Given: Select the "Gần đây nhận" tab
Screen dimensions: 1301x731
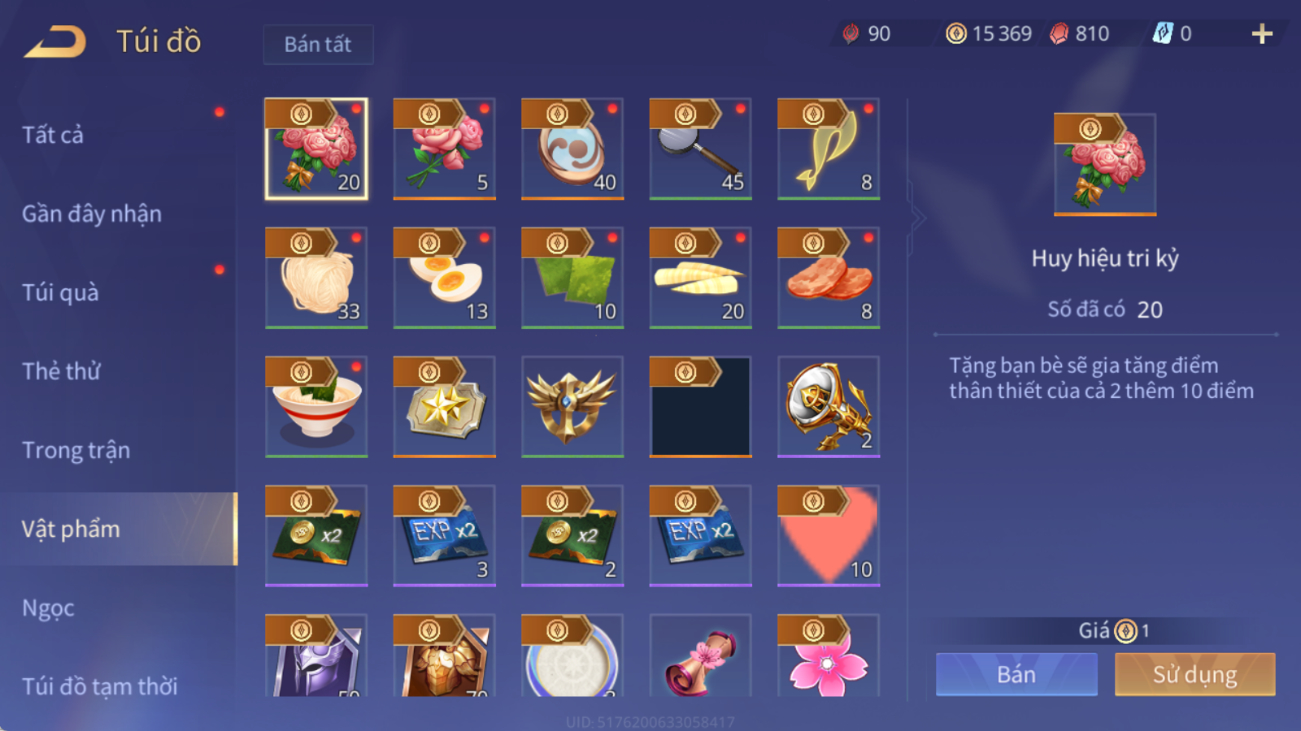Looking at the screenshot, I should click(x=92, y=214).
